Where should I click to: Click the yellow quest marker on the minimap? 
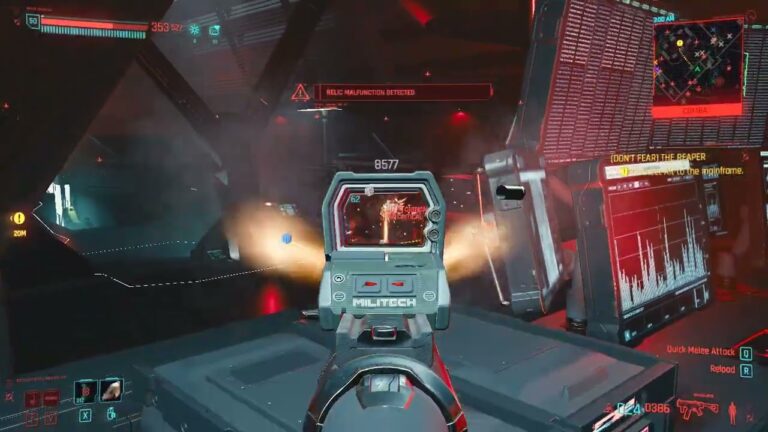[680, 43]
